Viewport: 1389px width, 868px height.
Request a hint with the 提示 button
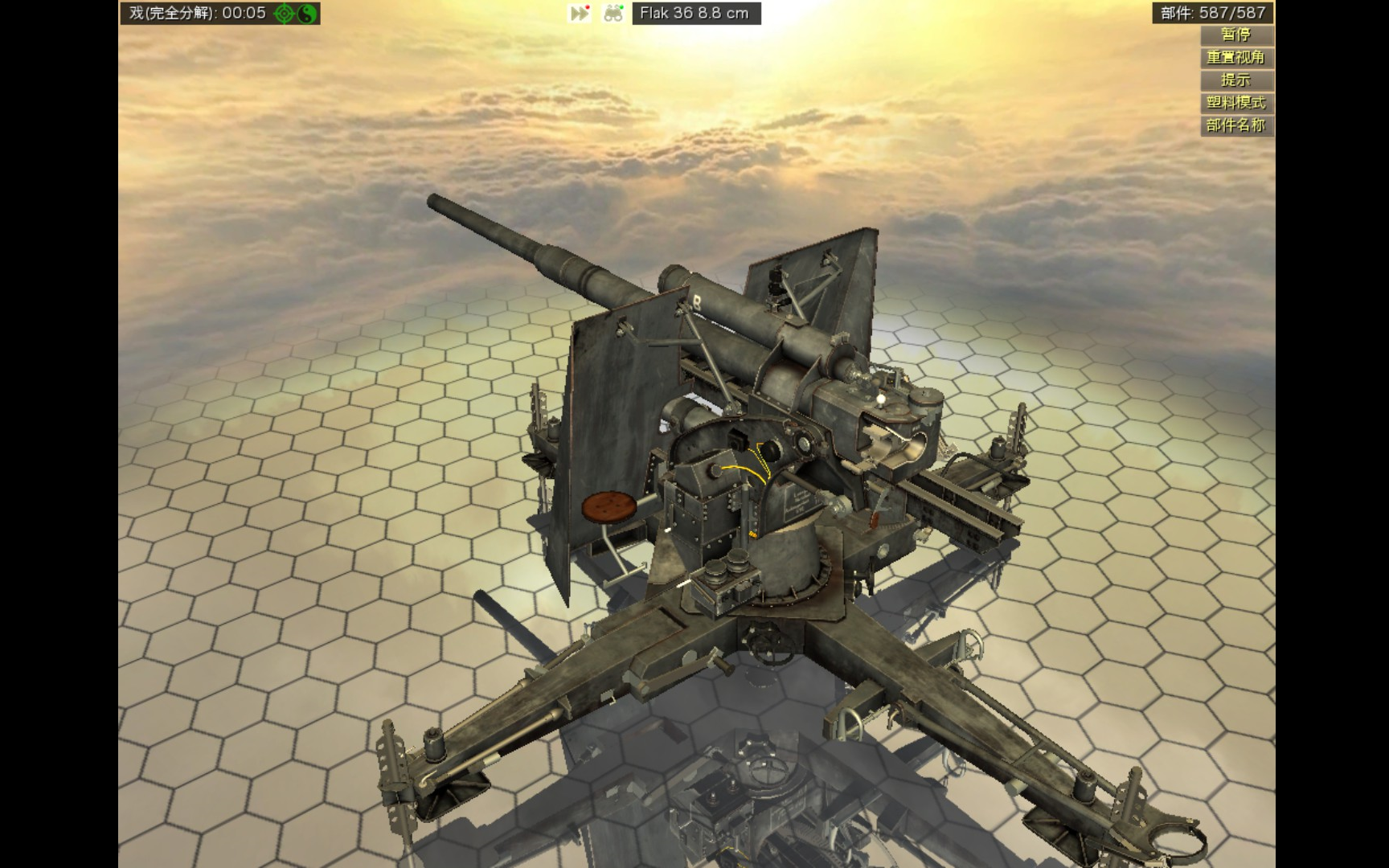1235,80
